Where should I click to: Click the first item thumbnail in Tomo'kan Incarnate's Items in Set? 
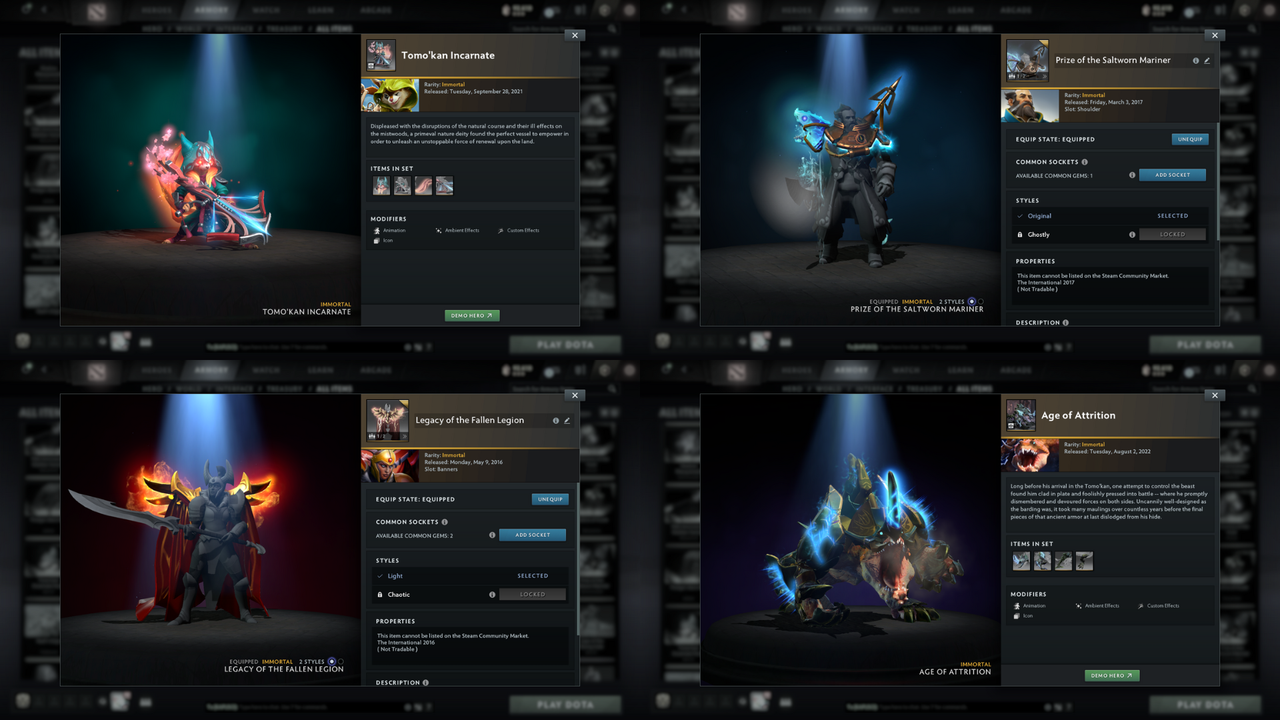coord(381,185)
